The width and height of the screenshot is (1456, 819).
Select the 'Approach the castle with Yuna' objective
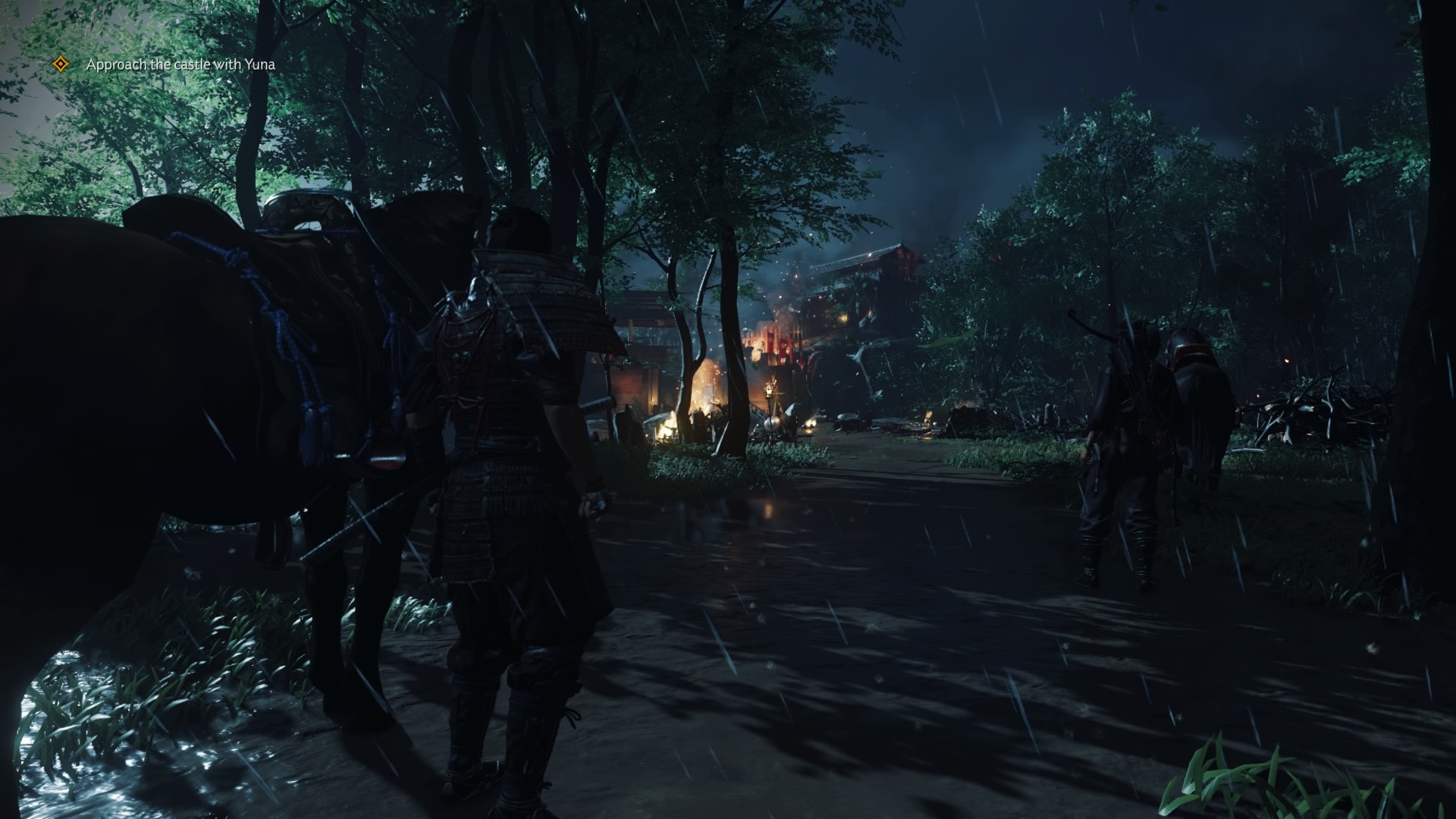click(180, 65)
